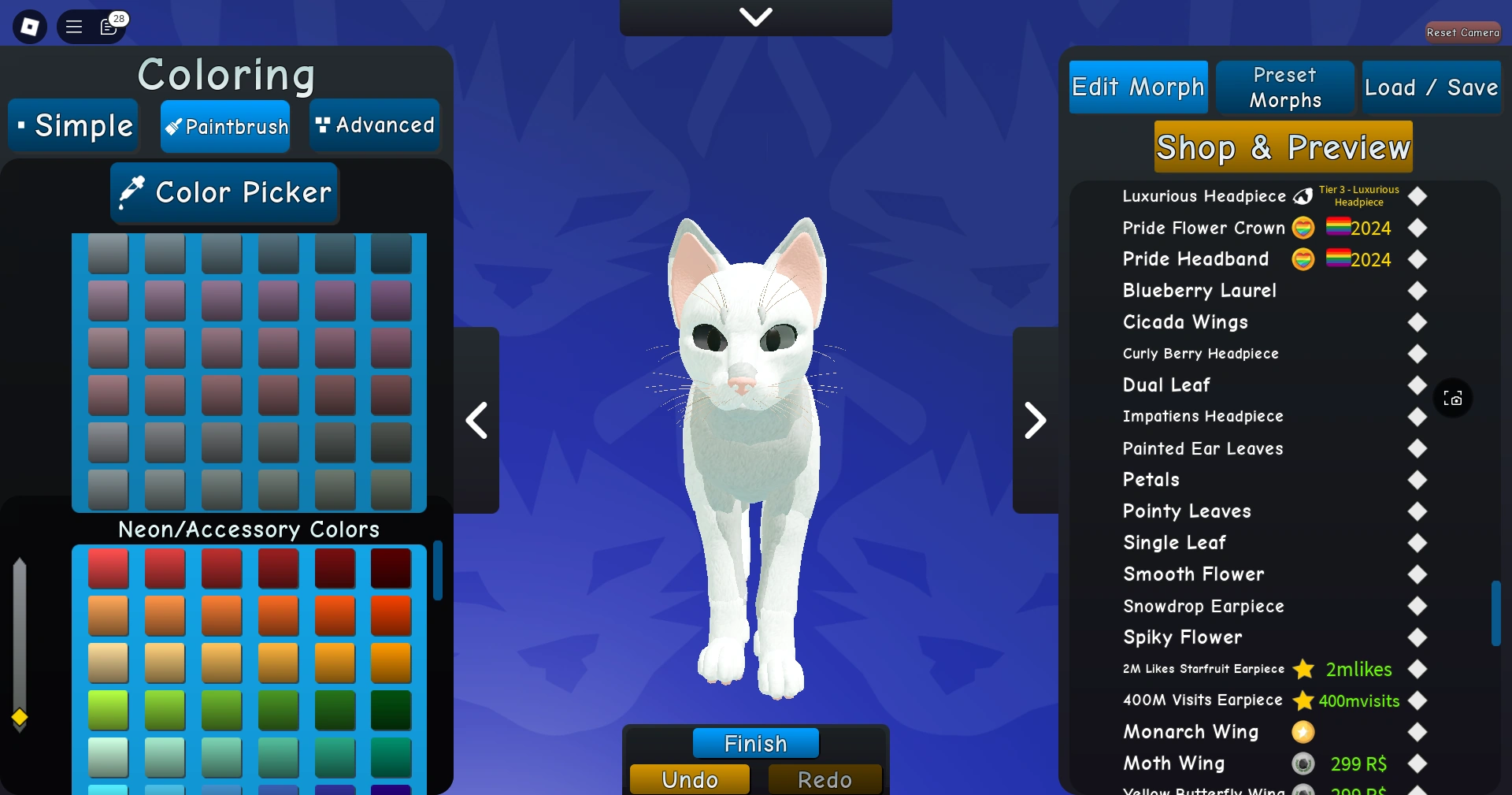Switch to the Simple coloring tab

(x=72, y=125)
